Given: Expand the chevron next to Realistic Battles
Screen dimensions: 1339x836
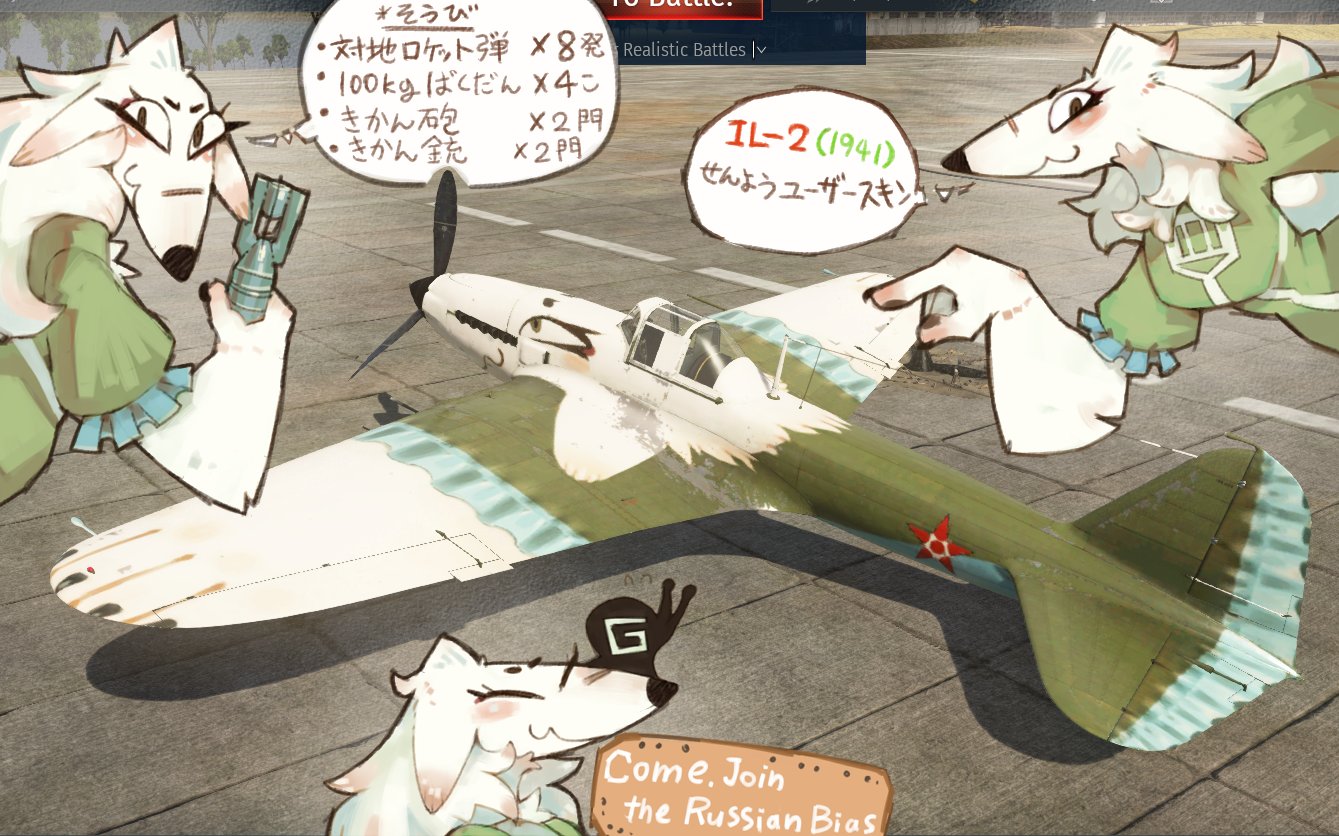Looking at the screenshot, I should (x=759, y=49).
